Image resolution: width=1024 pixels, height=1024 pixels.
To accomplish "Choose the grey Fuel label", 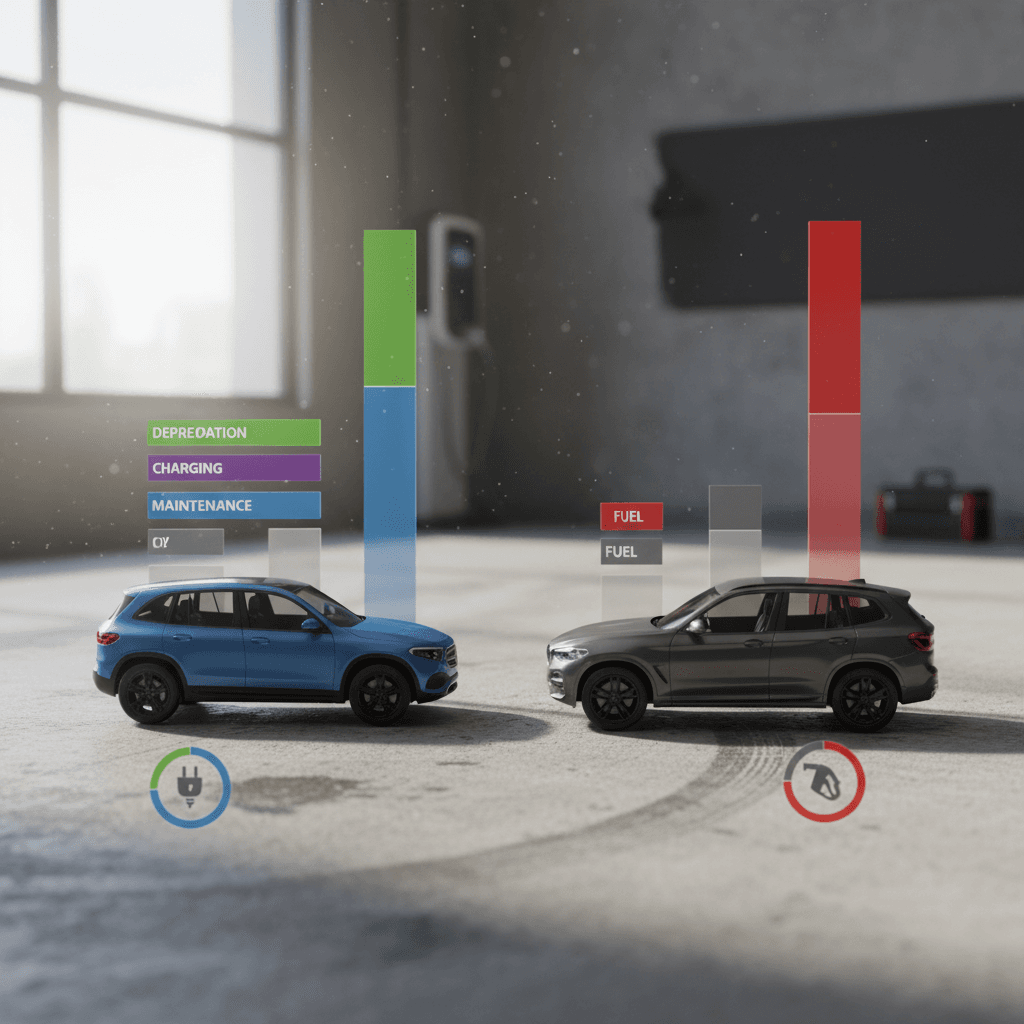I will [x=631, y=551].
